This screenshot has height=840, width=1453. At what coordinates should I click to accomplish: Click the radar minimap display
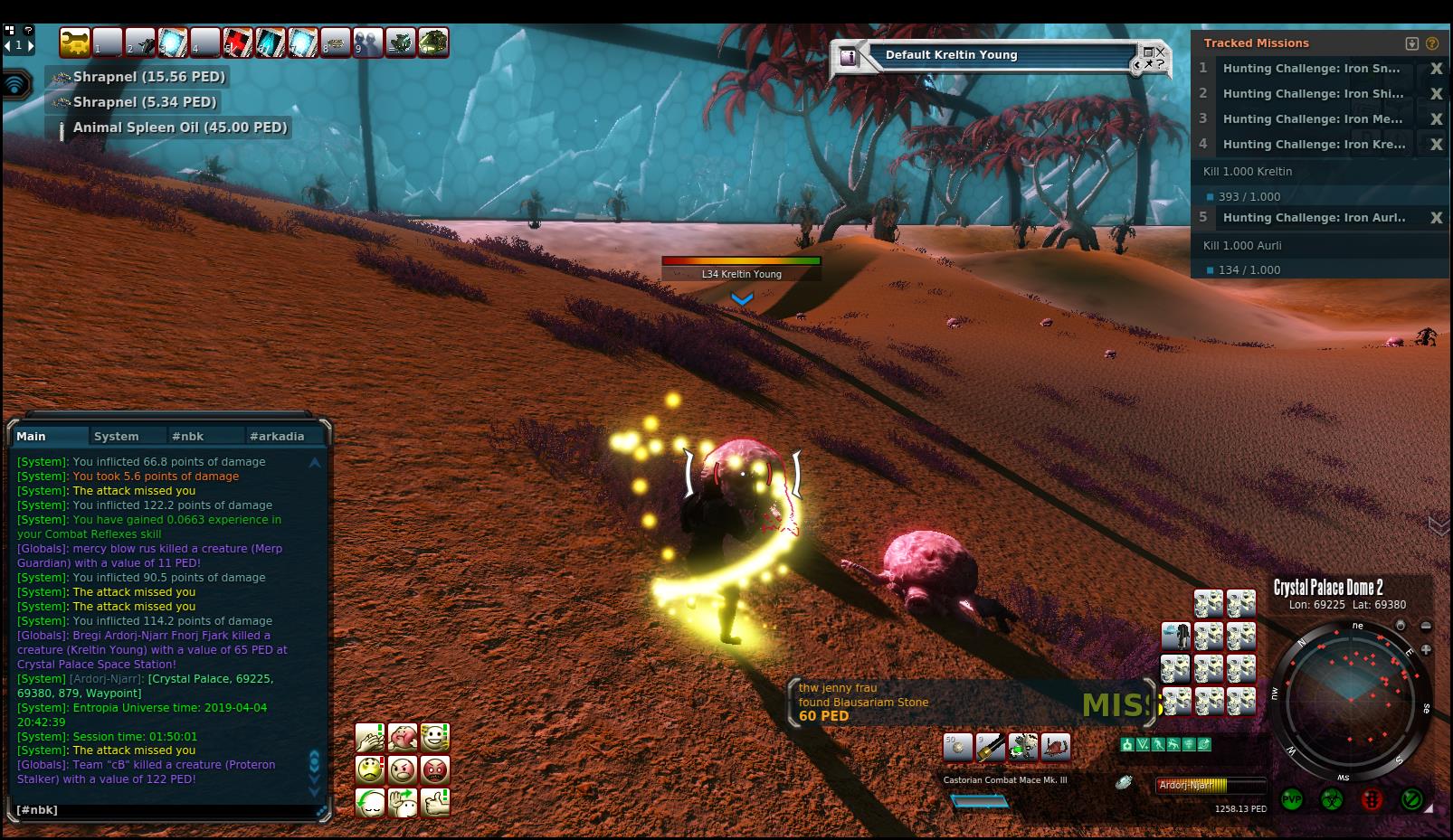1350,698
